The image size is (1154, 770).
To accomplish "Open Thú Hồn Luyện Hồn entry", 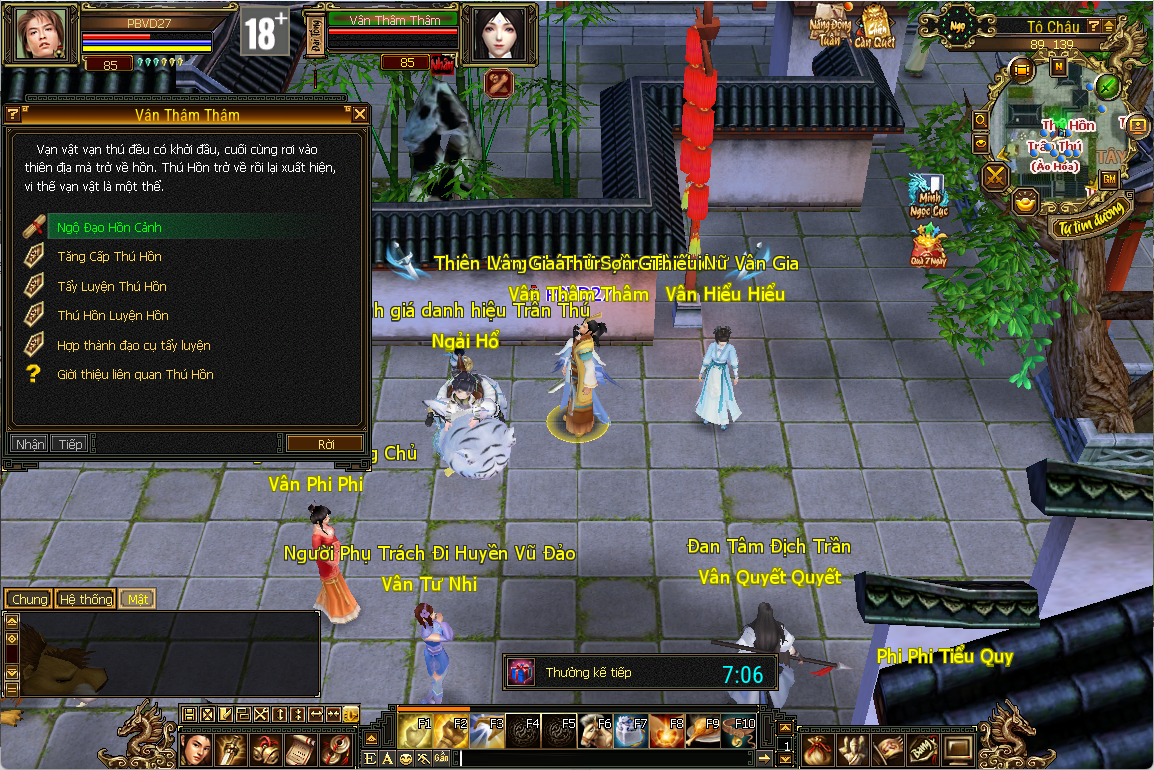I will (112, 316).
